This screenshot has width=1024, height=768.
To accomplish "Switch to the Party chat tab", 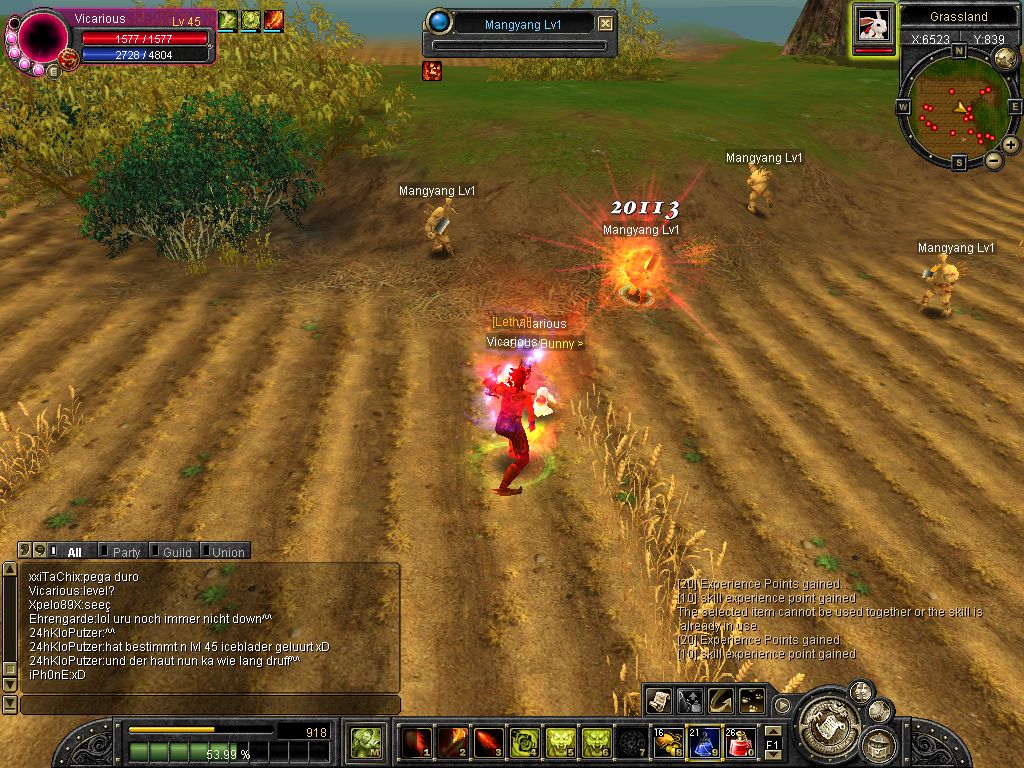I will (125, 551).
